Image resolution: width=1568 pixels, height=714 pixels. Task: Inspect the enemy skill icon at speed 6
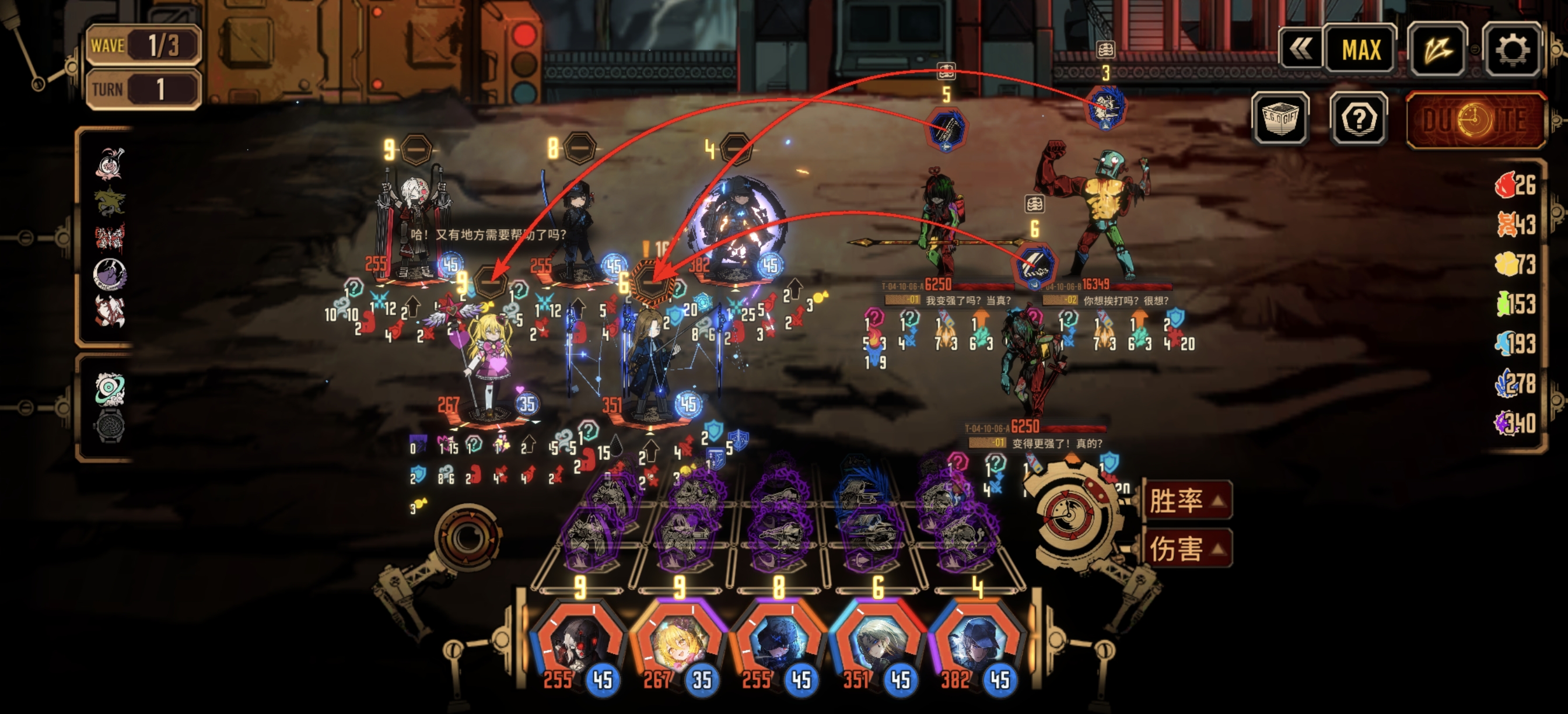coord(1034,266)
